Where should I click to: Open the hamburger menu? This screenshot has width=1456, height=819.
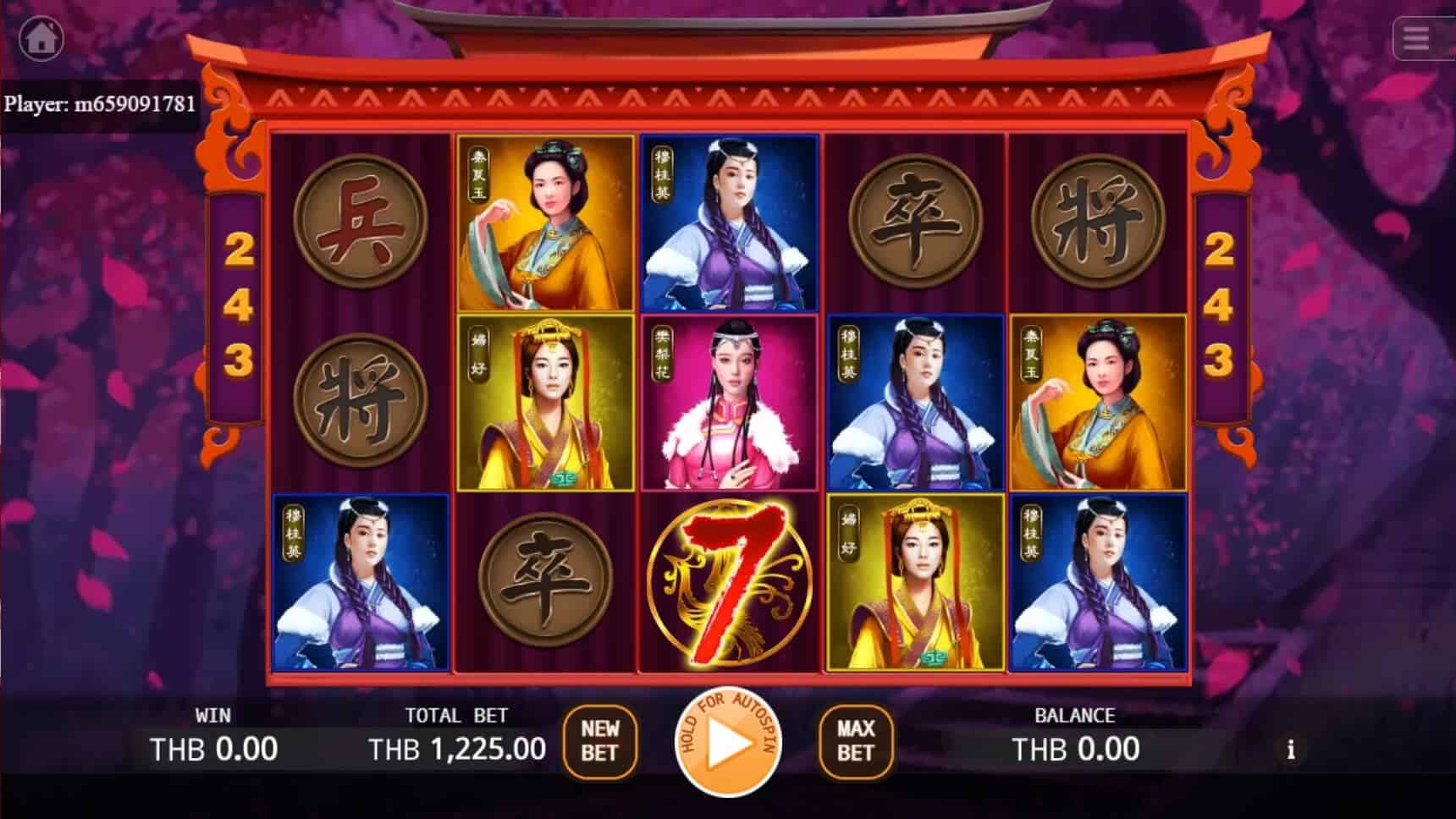pos(1416,38)
